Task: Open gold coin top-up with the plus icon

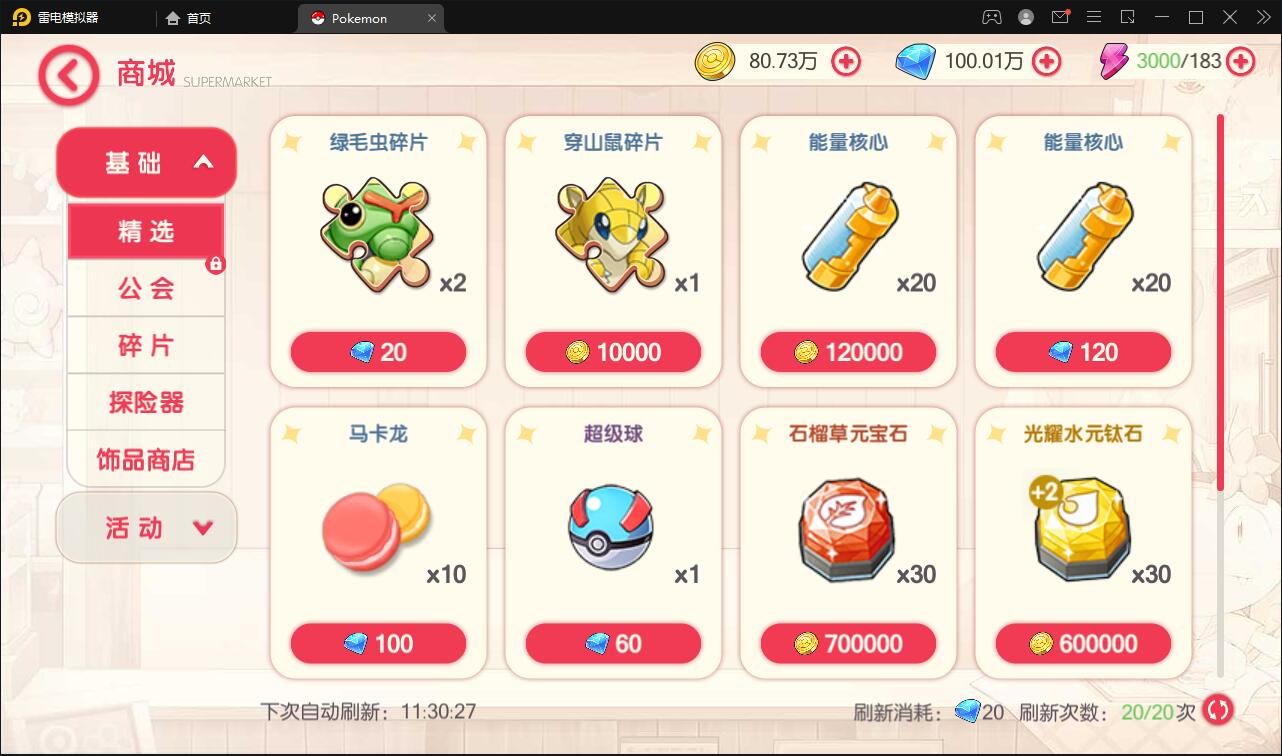Action: click(846, 61)
